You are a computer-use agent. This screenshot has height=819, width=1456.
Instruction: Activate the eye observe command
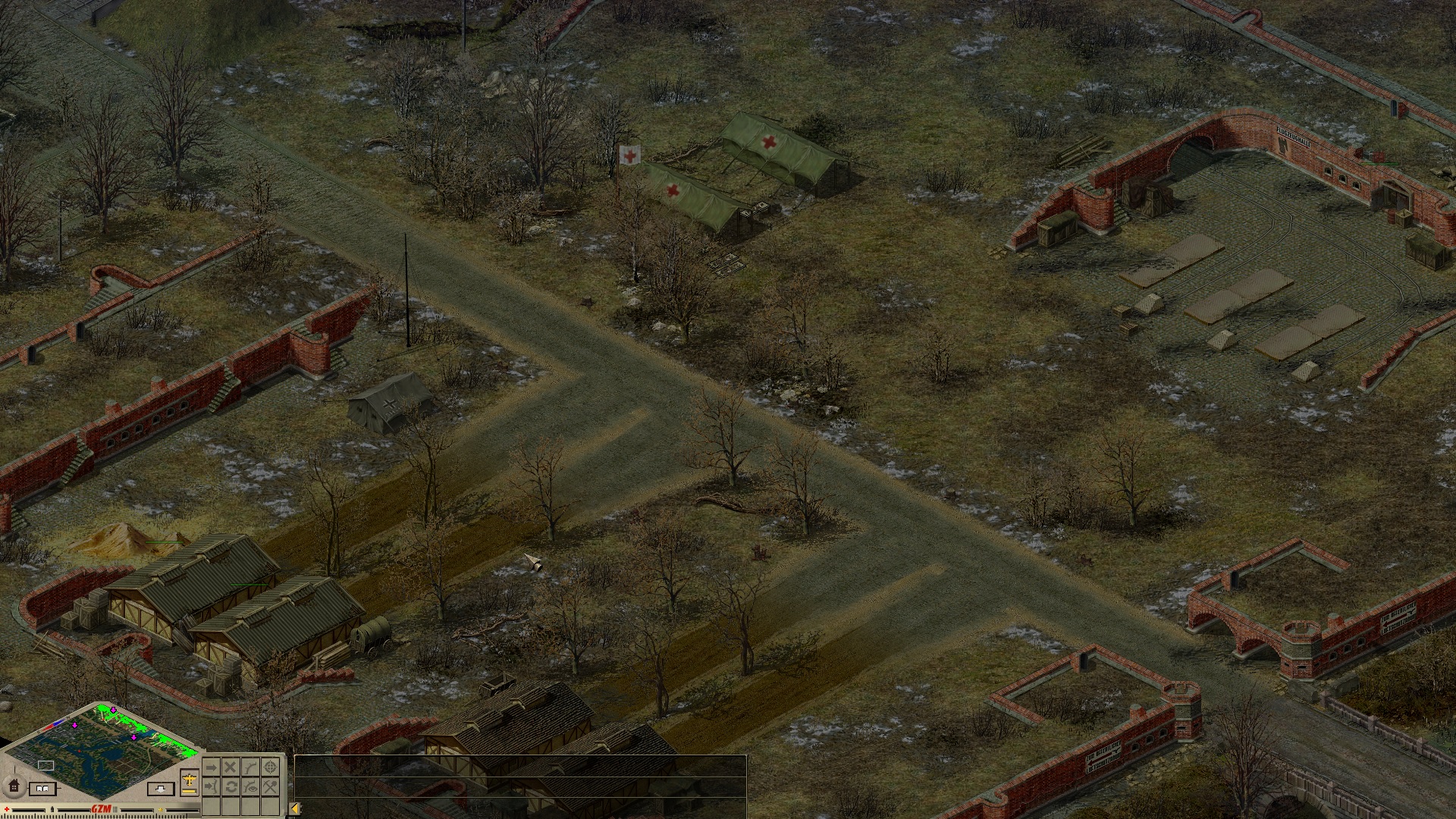tap(250, 786)
